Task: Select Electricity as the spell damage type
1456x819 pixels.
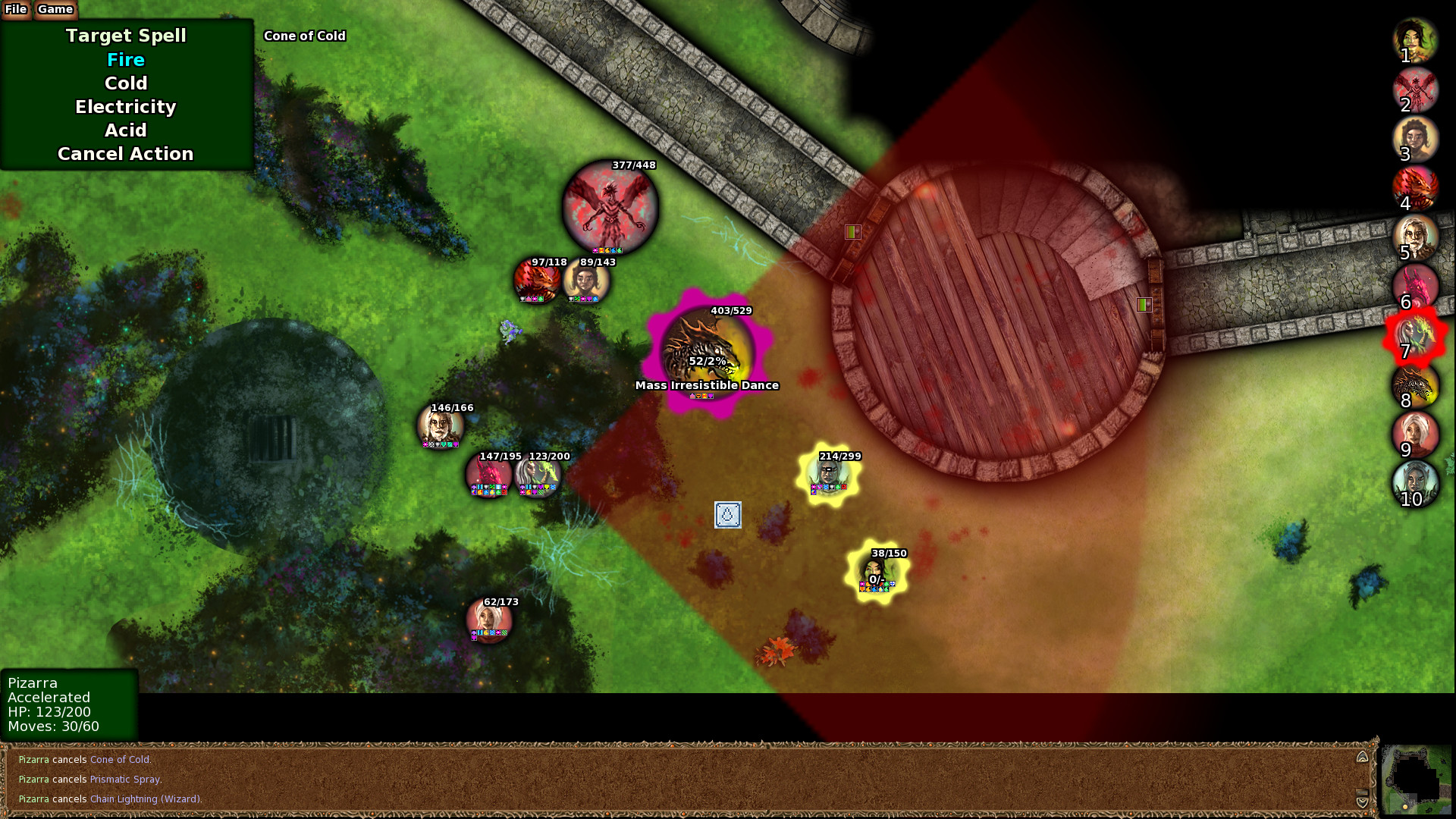Action: click(125, 107)
